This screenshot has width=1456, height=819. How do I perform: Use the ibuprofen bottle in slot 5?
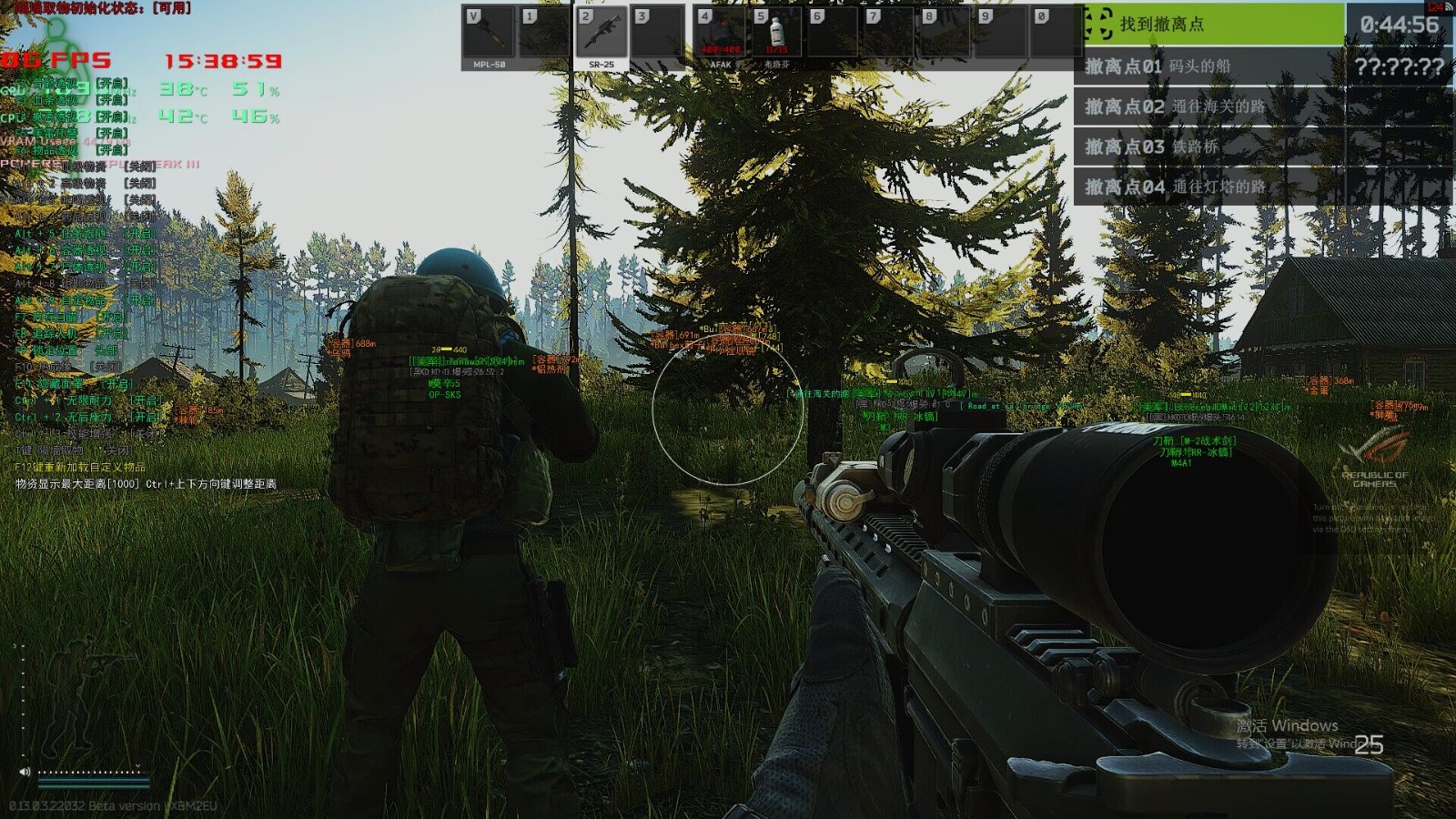pyautogui.click(x=776, y=36)
